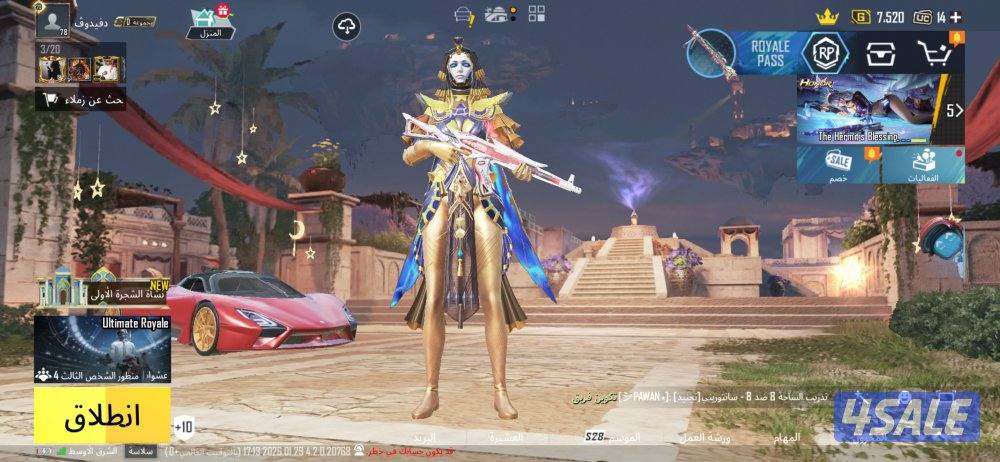Click the gold crown icon
Viewport: 1000px width, 462px height.
pyautogui.click(x=825, y=17)
